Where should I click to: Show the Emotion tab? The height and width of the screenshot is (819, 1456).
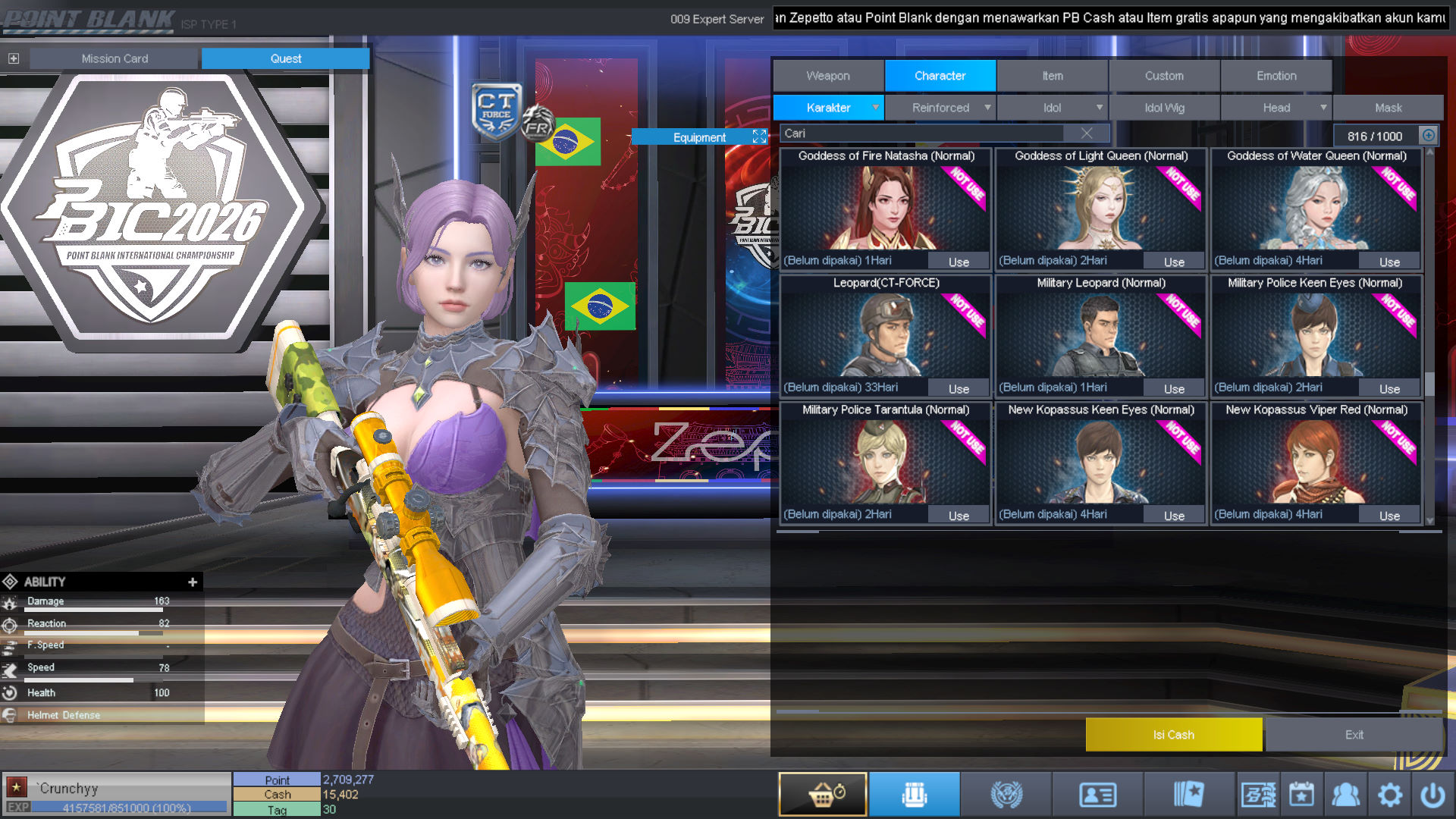1276,76
